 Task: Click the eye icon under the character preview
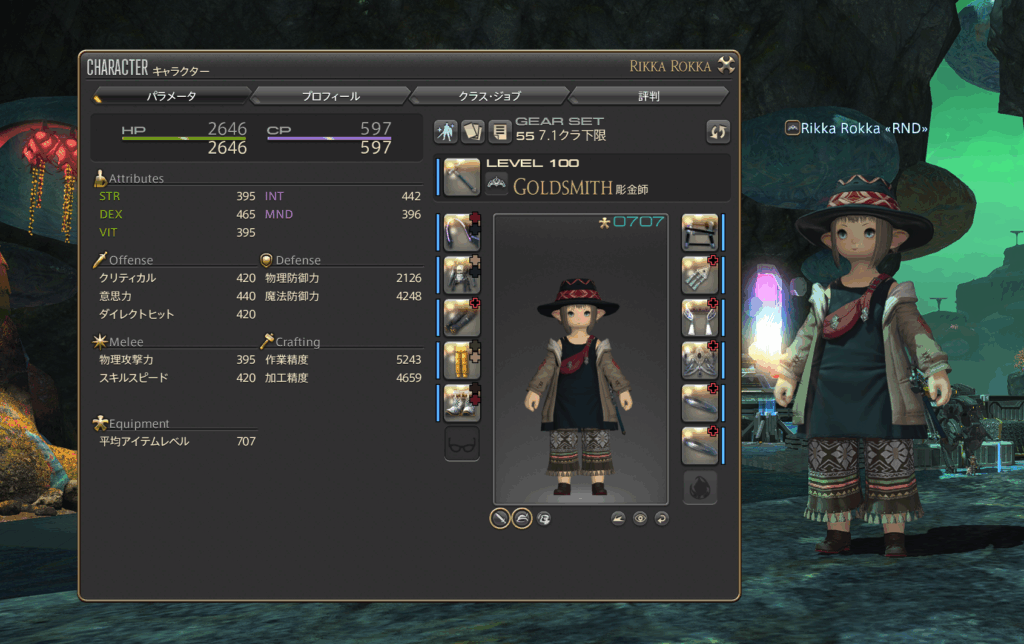click(x=640, y=518)
